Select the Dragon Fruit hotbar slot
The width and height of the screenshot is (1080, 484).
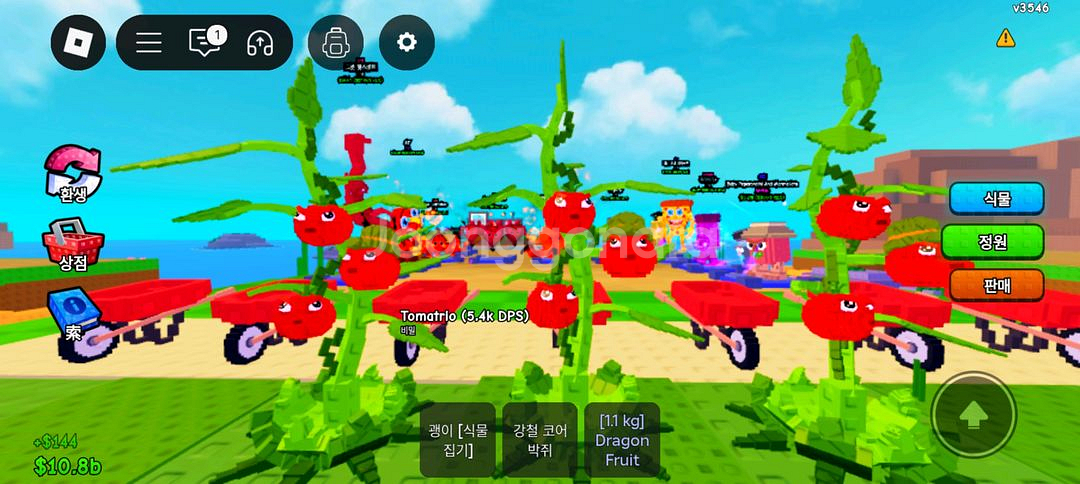tap(622, 440)
